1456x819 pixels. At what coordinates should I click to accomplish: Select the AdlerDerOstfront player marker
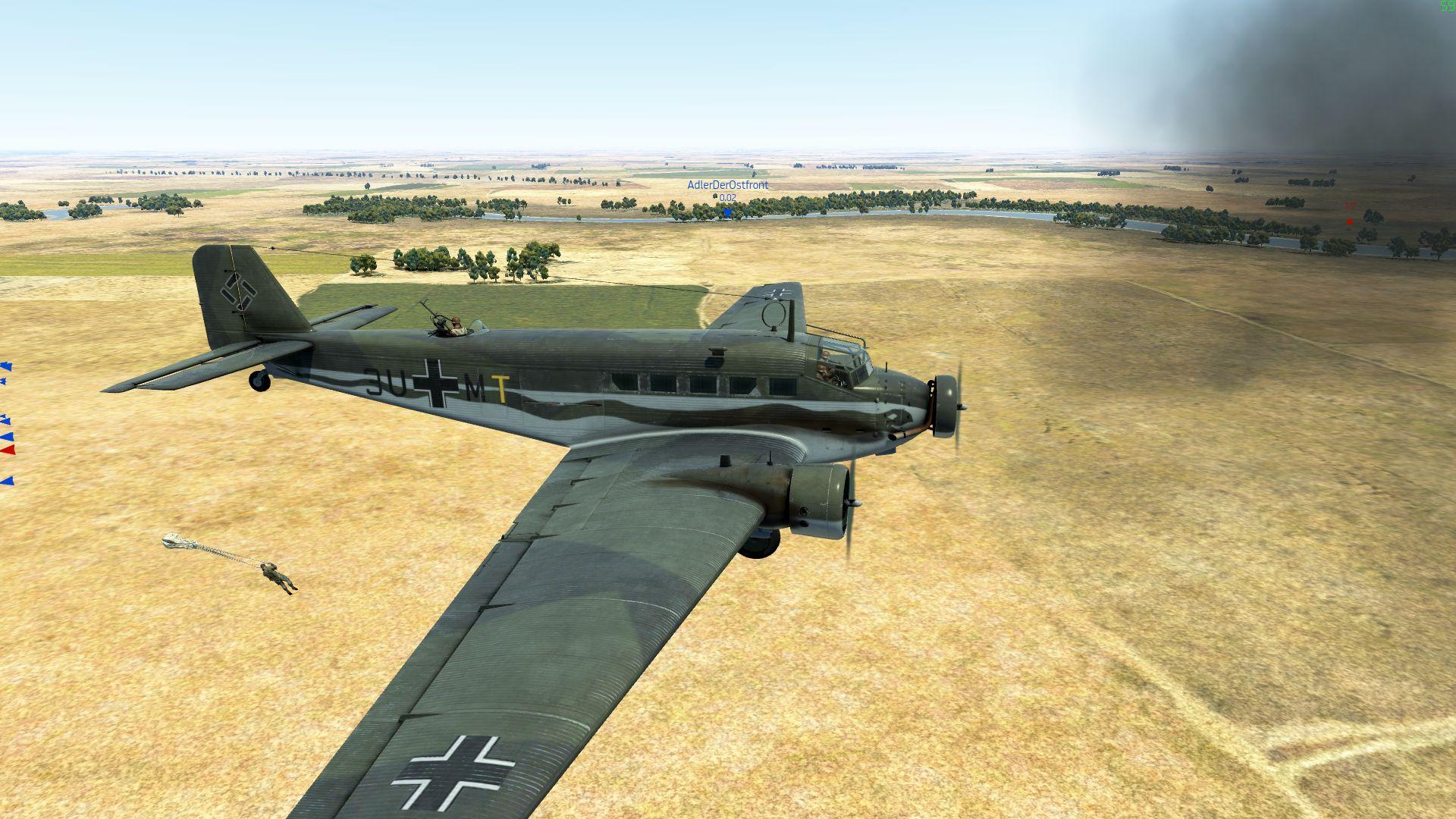click(x=727, y=213)
